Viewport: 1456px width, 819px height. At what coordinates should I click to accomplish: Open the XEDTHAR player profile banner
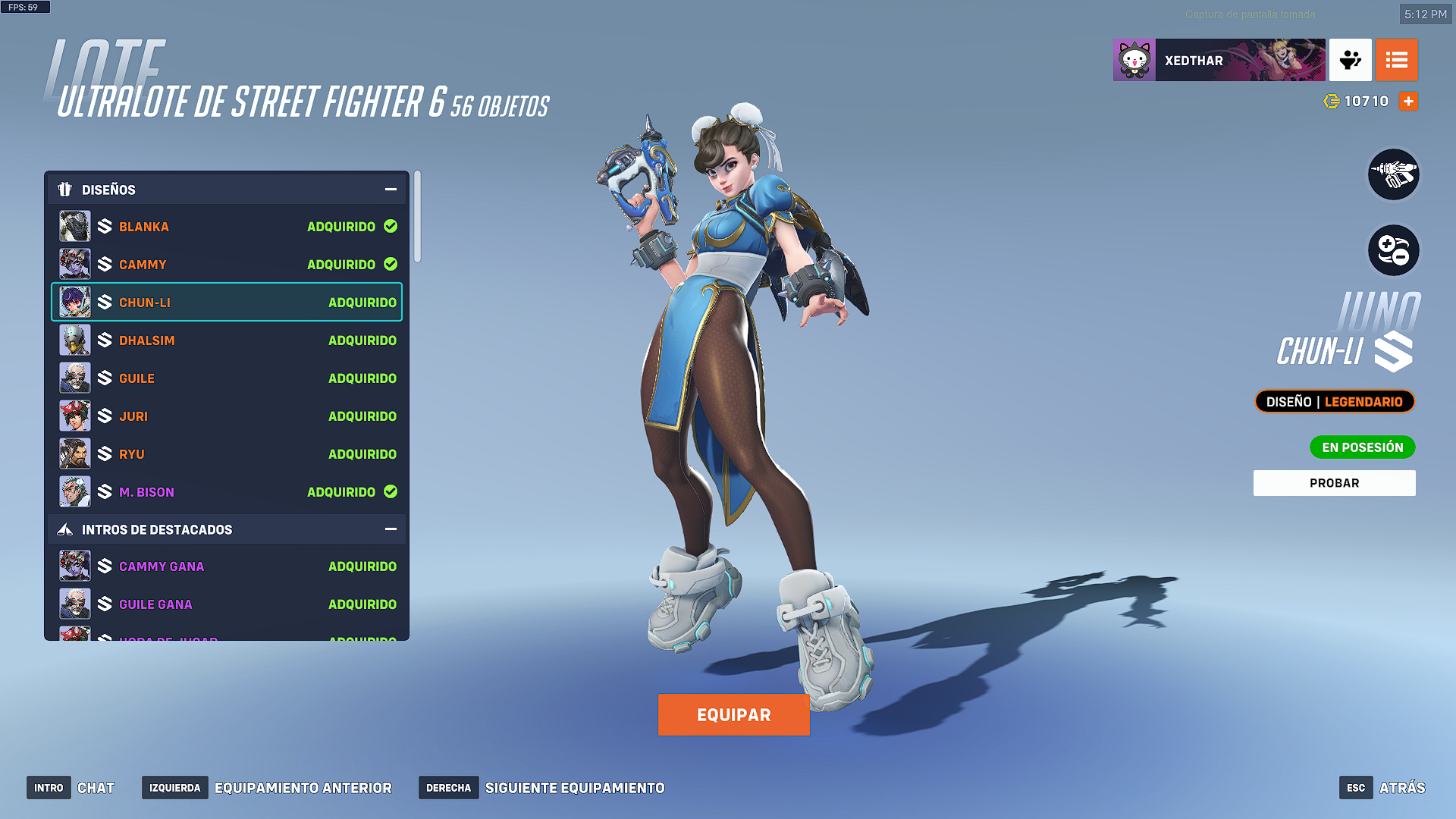pos(1219,61)
